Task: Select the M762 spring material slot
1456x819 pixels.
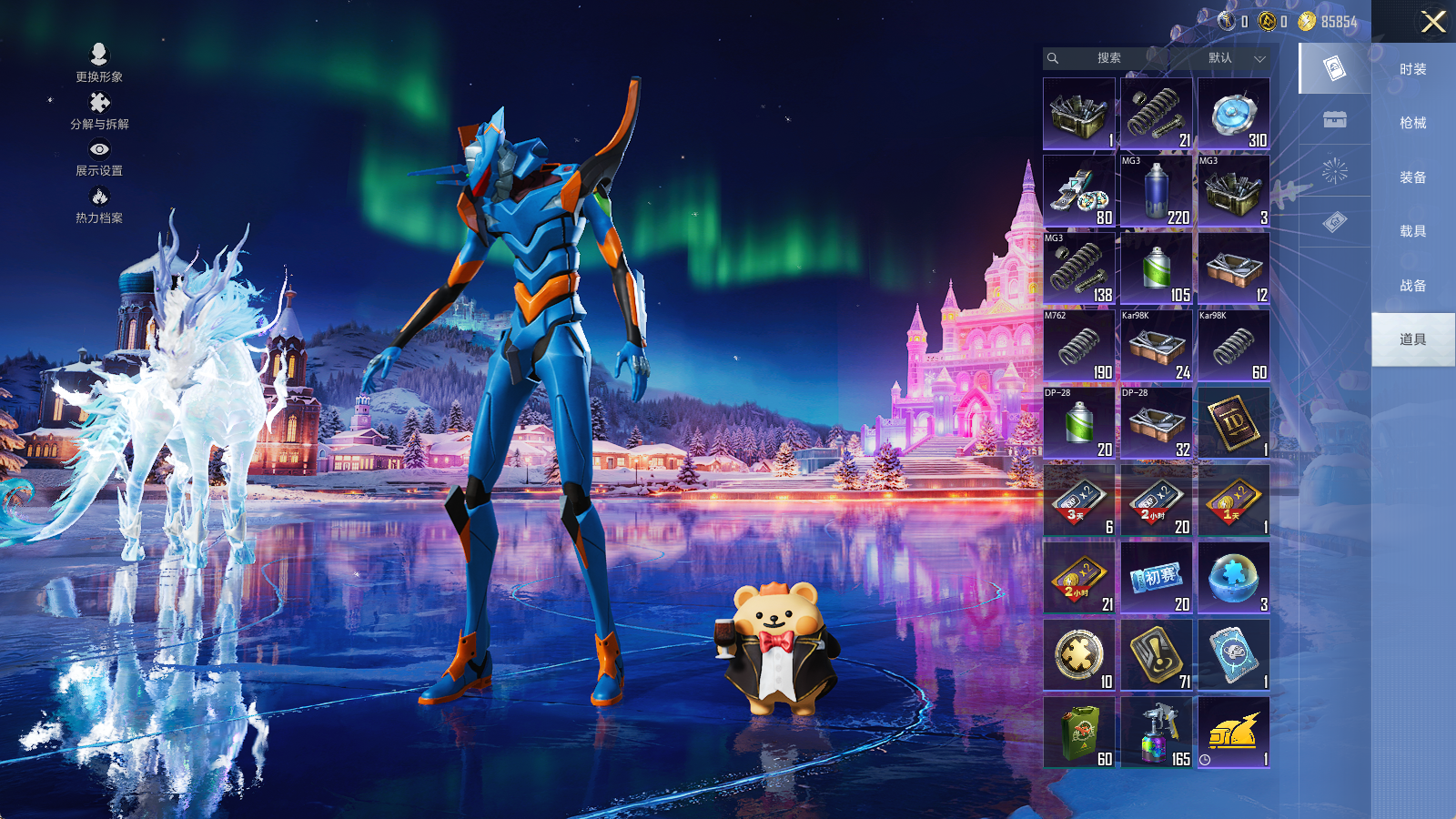Action: click(1079, 345)
